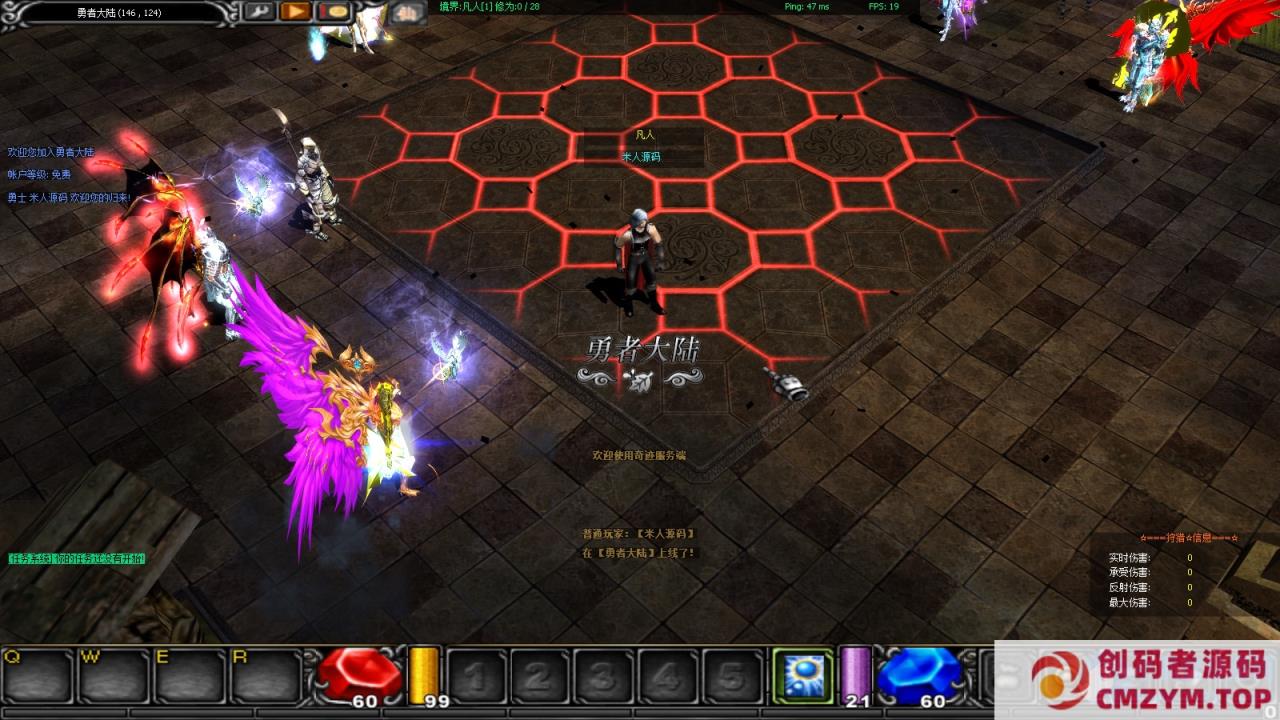Image resolution: width=1280 pixels, height=720 pixels.
Task: Click the fist icon button
Action: [x=406, y=12]
